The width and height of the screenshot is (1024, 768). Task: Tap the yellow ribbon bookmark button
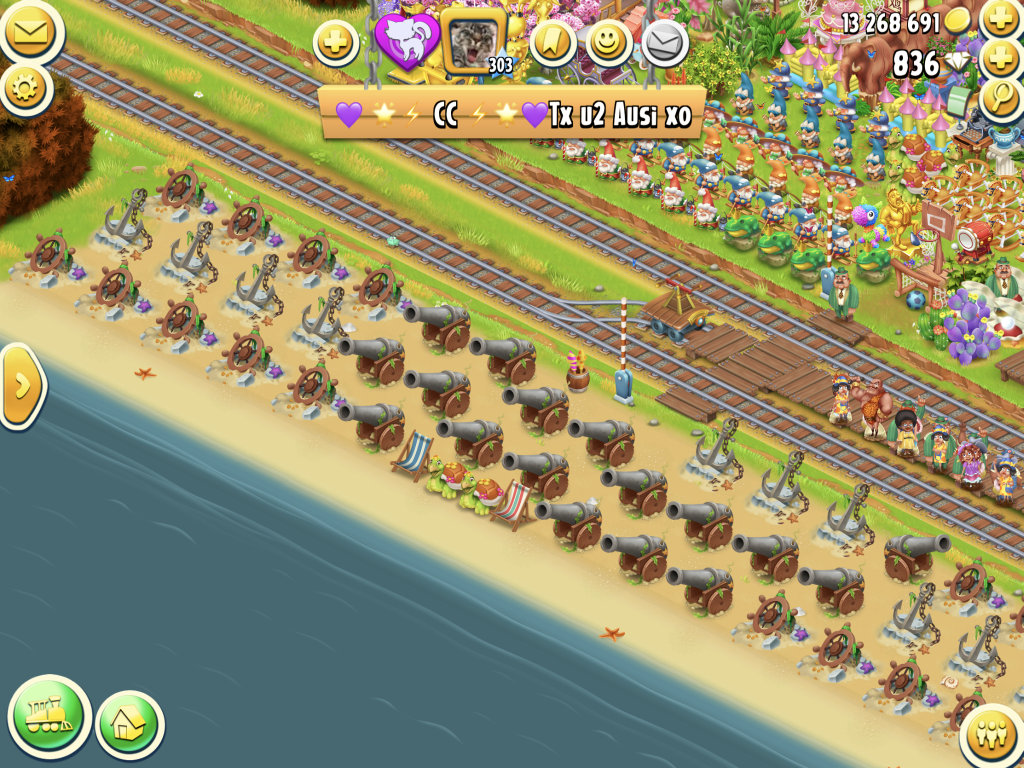(554, 42)
